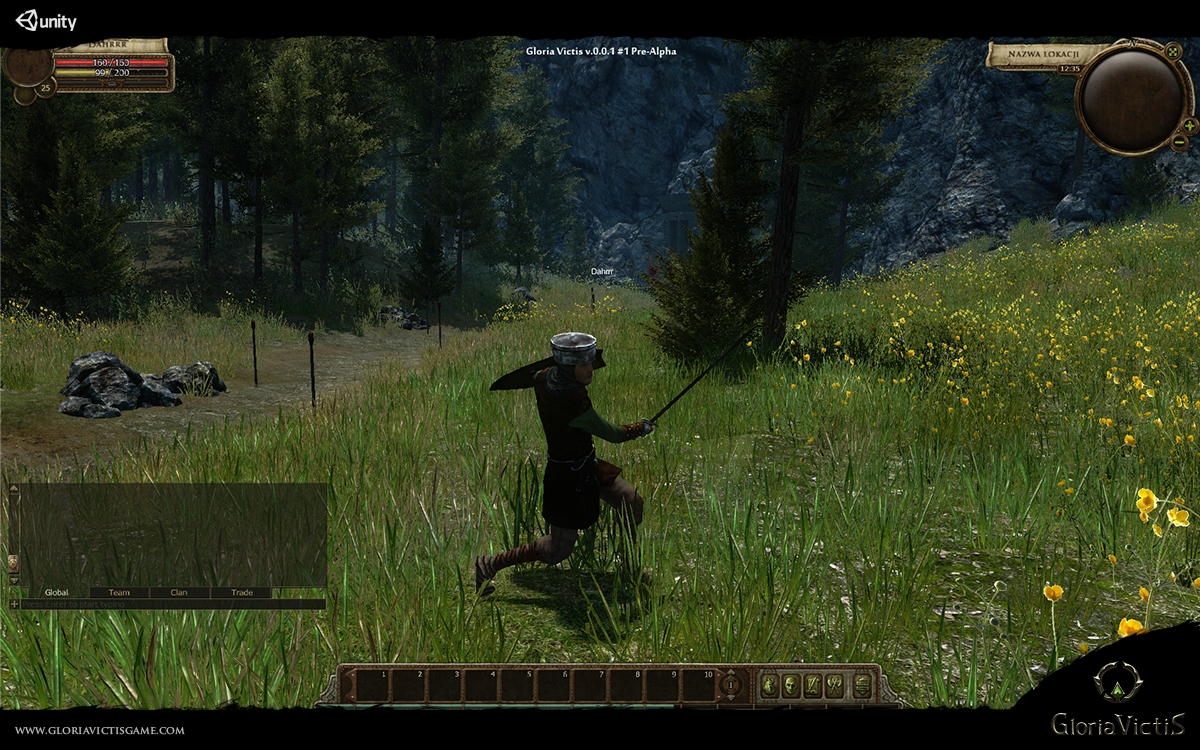1200x750 pixels.
Task: Expand the minimap with the arrows button
Action: [1174, 52]
